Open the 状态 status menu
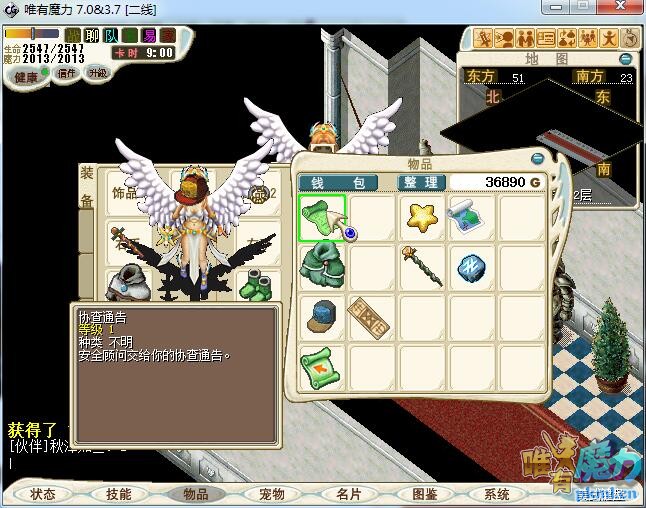 click(43, 494)
